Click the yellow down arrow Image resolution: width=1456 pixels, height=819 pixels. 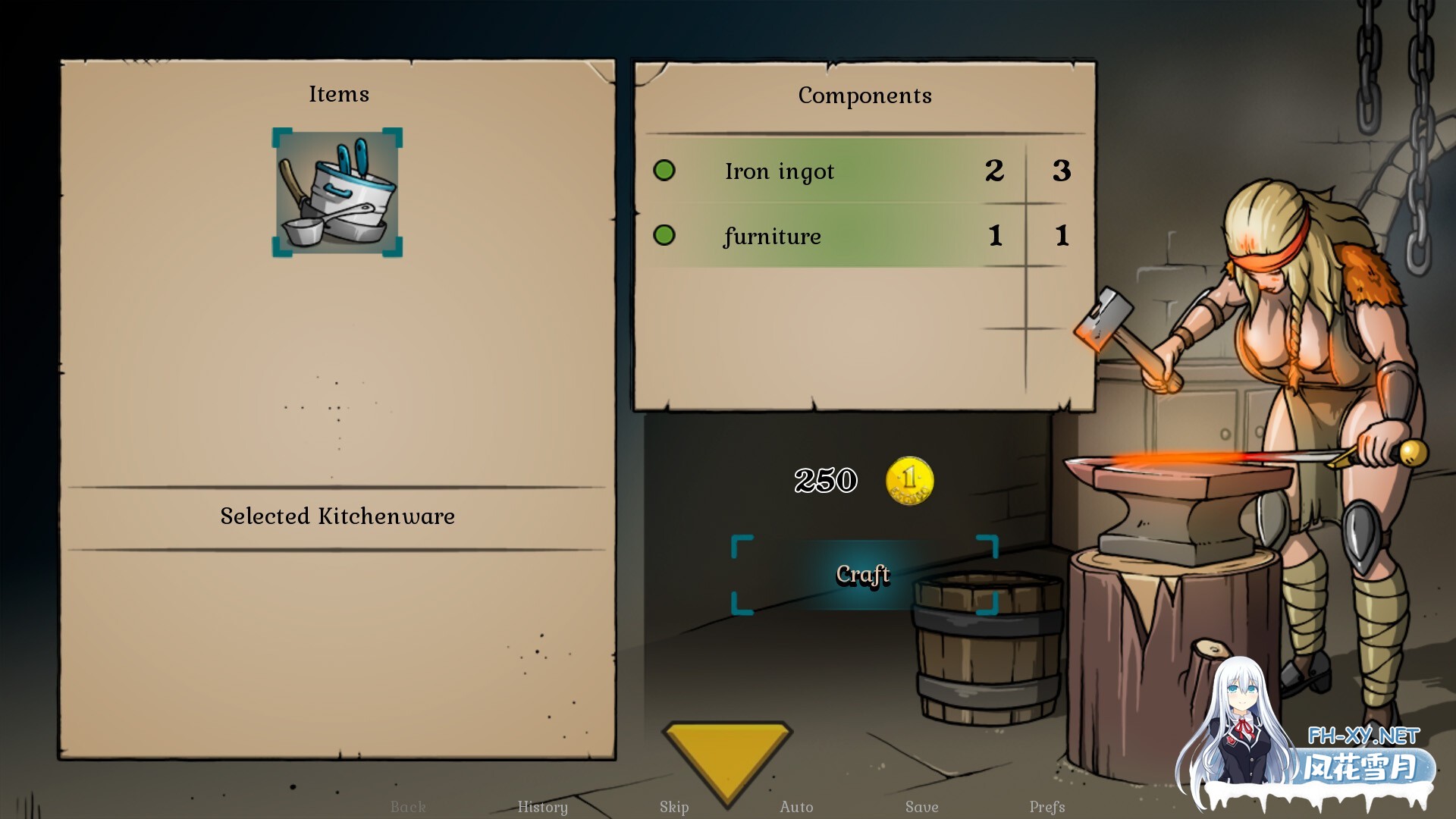pos(726,755)
